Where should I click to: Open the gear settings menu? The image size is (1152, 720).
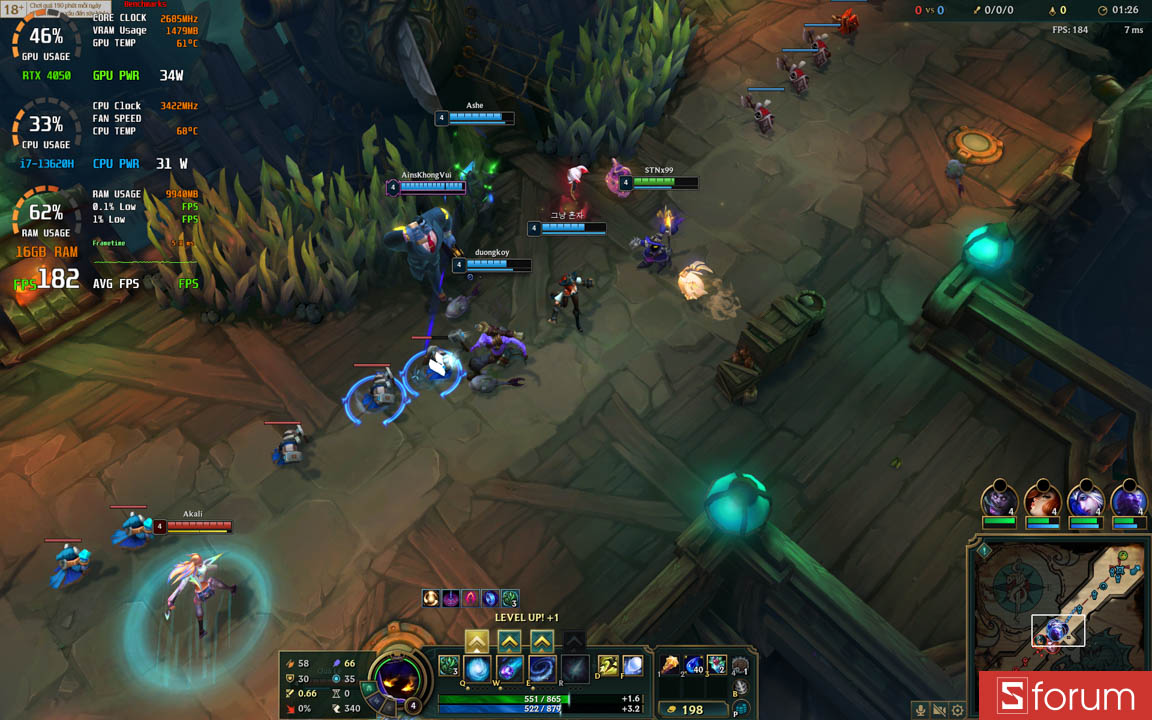point(958,710)
